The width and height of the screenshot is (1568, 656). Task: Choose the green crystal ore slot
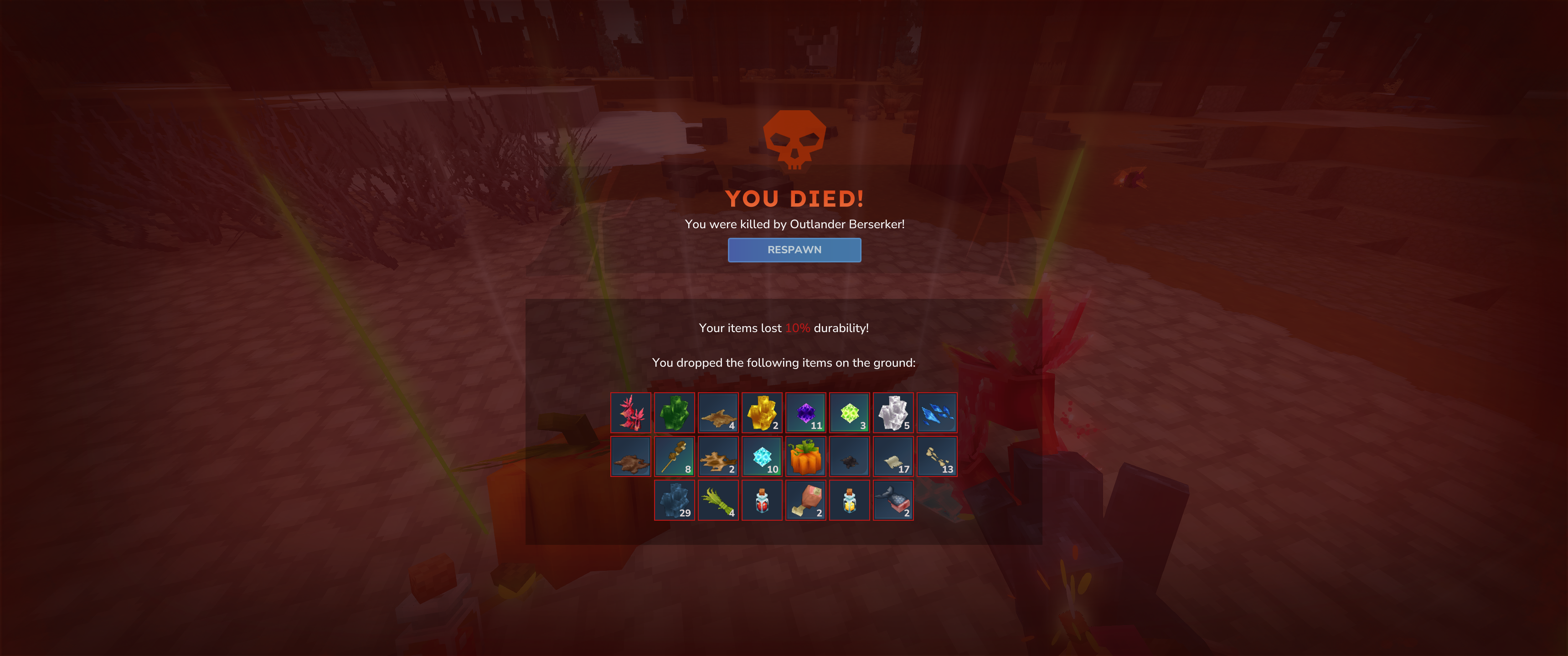tap(675, 413)
